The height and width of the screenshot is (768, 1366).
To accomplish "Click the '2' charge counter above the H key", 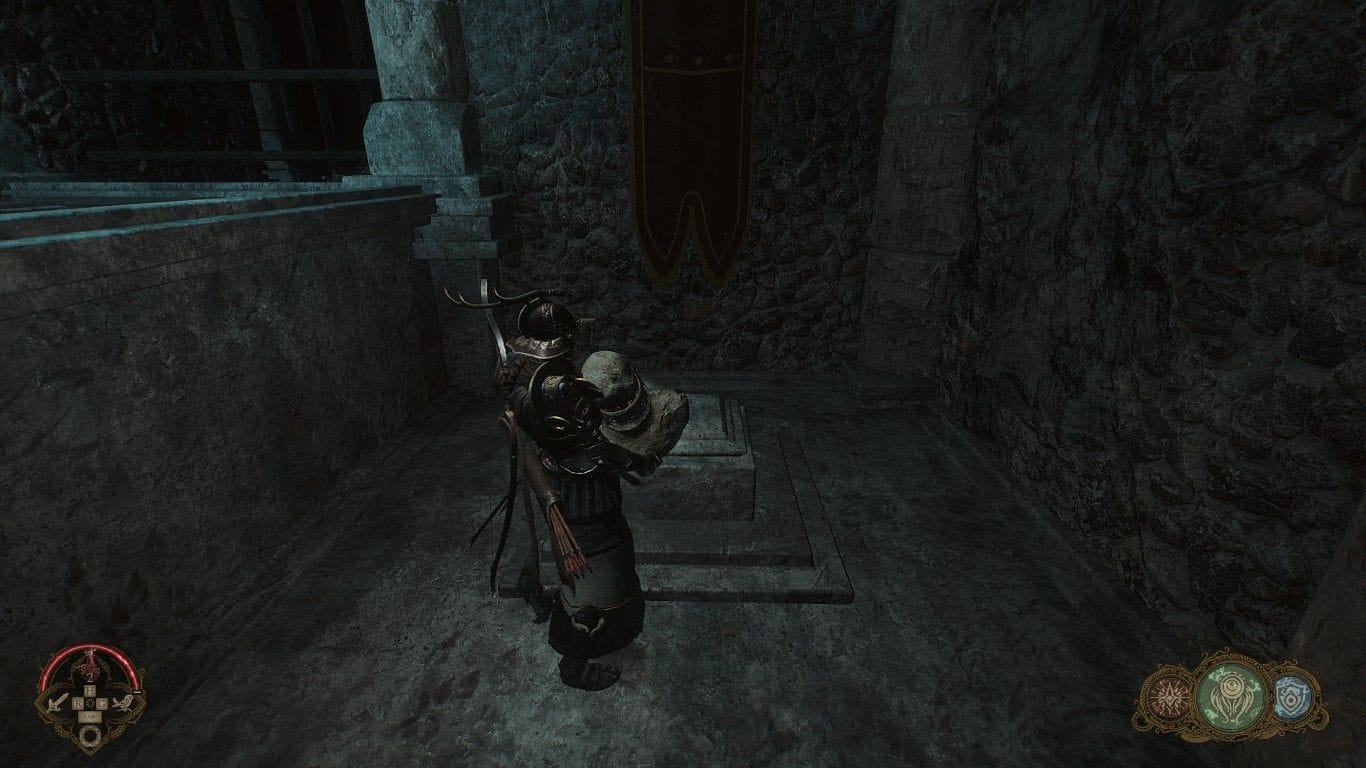I will coord(90,677).
